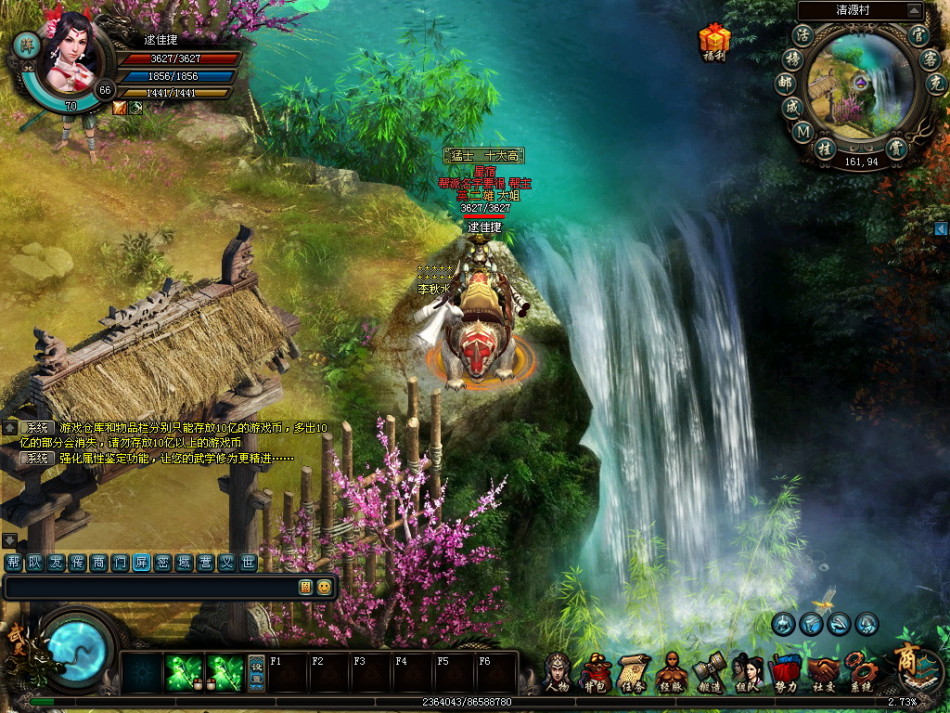This screenshot has height=713, width=950.
Task: Open the 社交 social handshake menu
Action: tap(822, 673)
